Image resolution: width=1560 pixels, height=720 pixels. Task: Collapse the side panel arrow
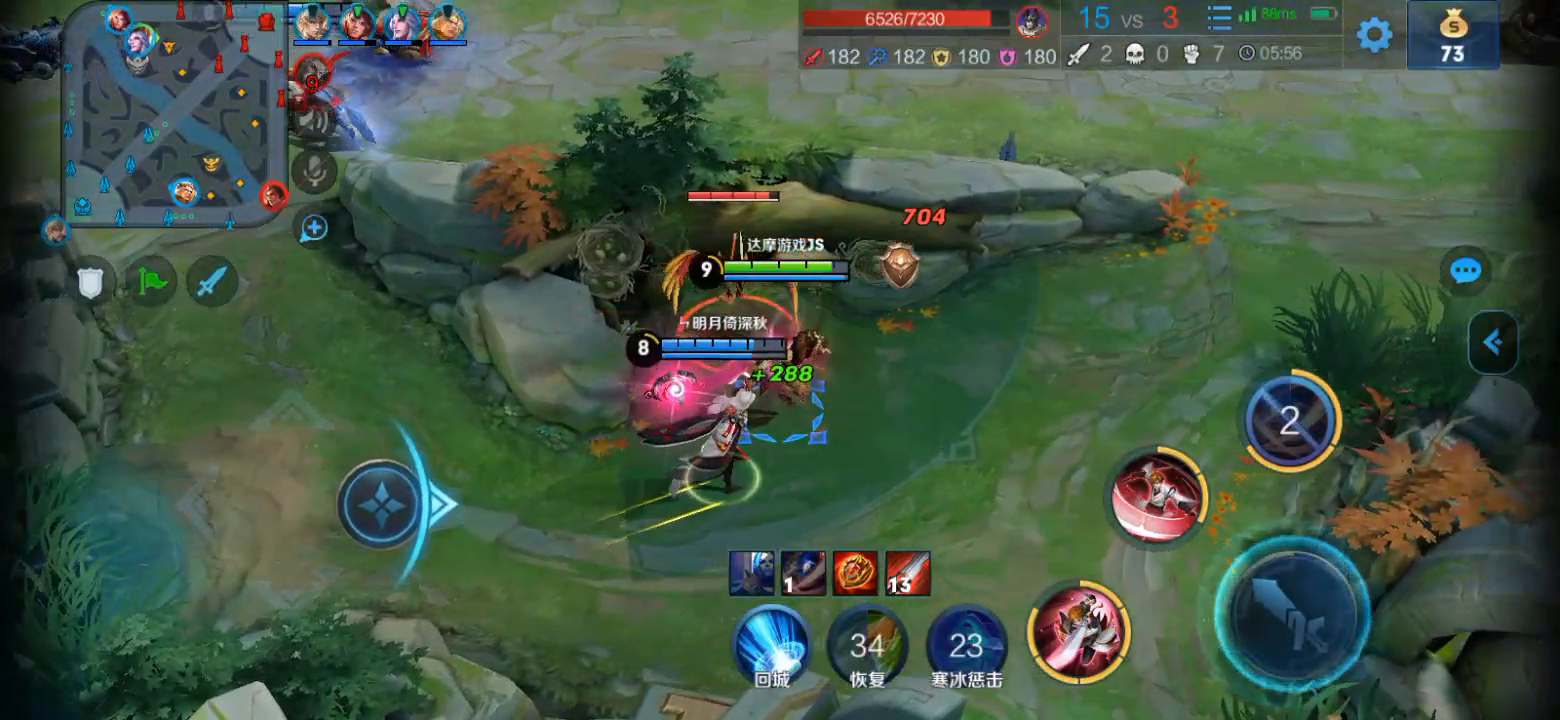[1493, 343]
